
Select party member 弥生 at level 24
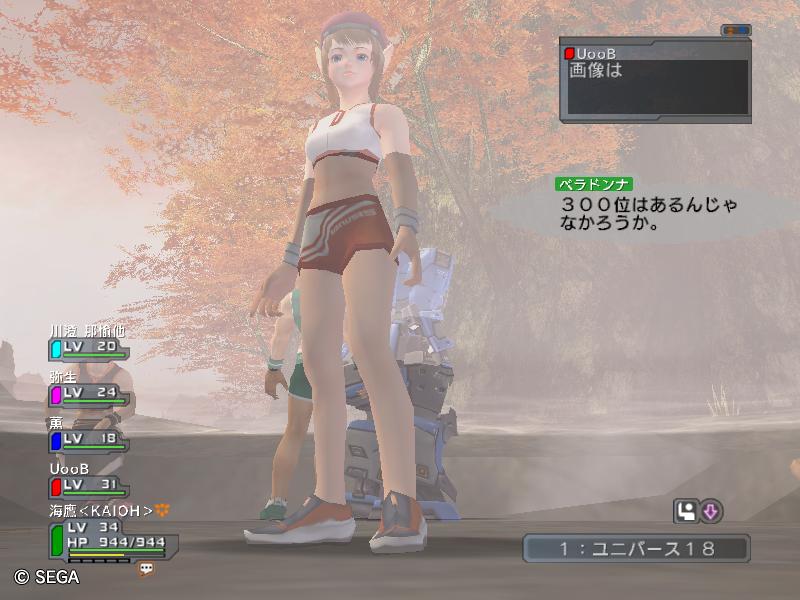click(x=88, y=393)
